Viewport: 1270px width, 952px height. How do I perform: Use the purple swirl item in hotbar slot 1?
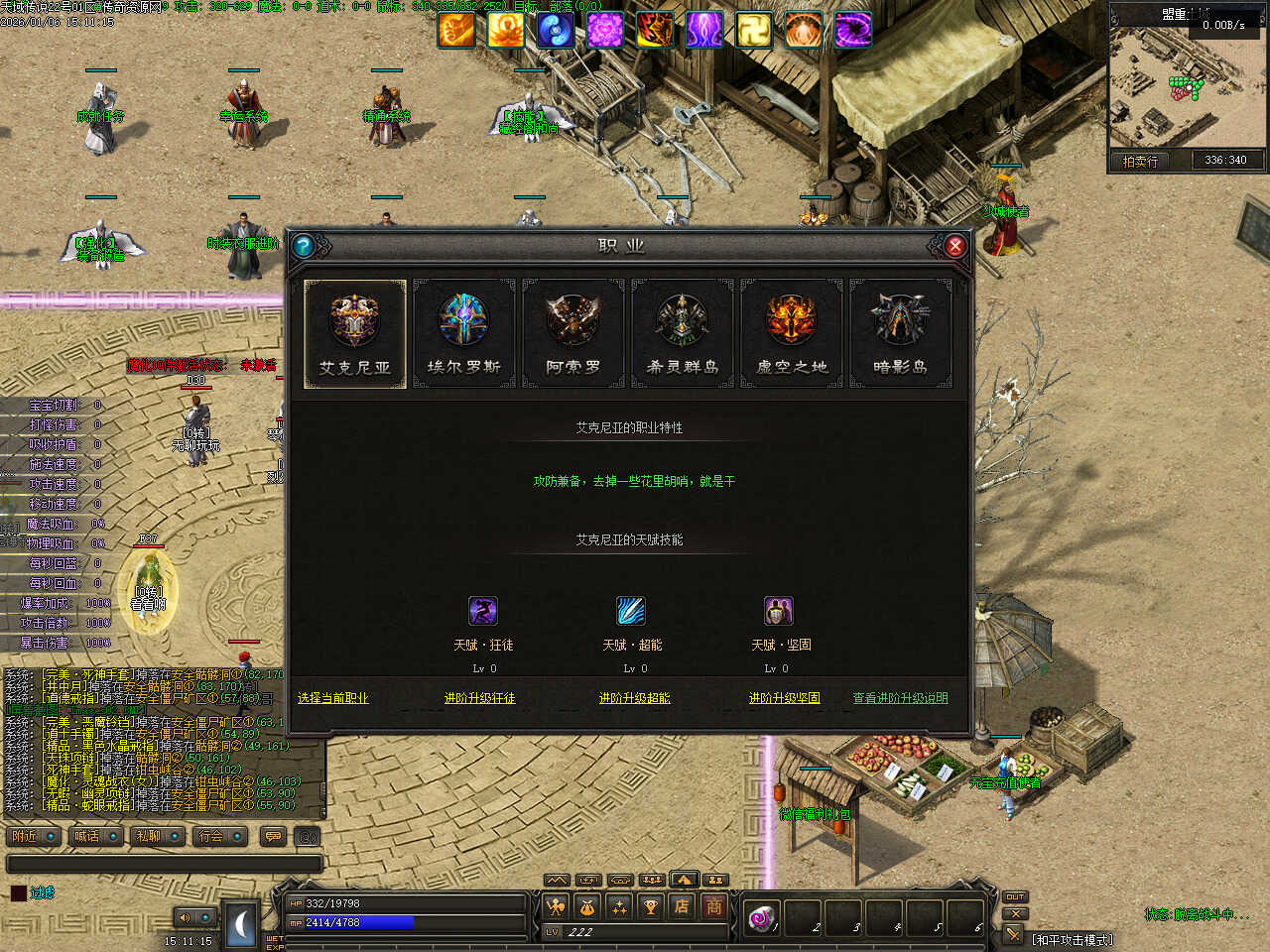pyautogui.click(x=761, y=919)
